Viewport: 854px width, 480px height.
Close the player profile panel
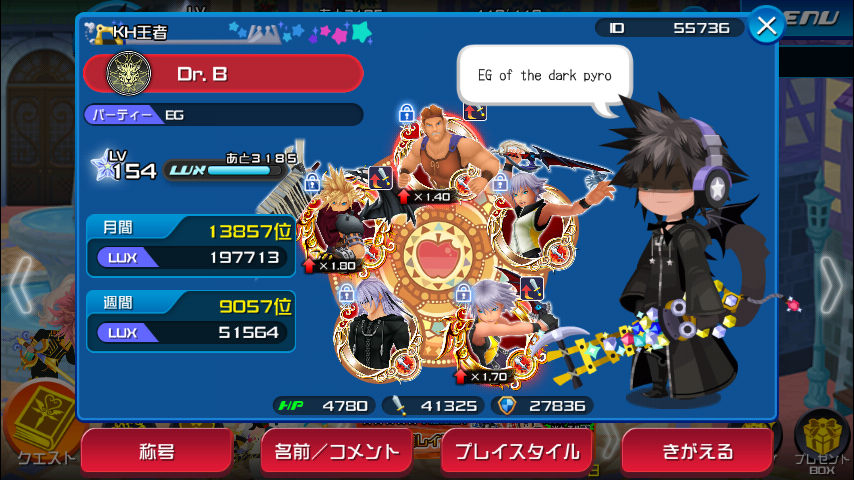[767, 26]
